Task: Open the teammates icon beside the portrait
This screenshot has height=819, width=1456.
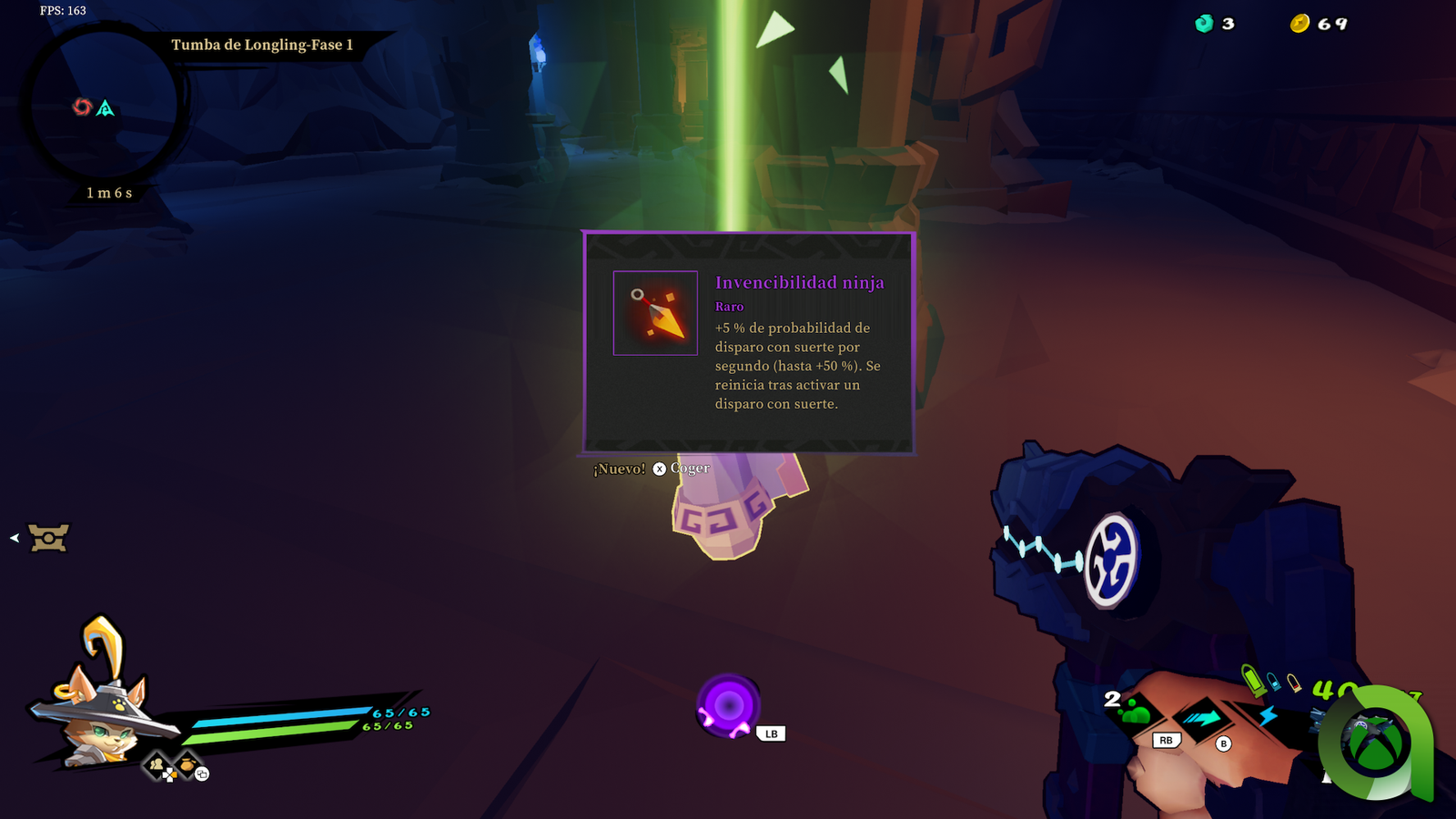Action: click(157, 764)
